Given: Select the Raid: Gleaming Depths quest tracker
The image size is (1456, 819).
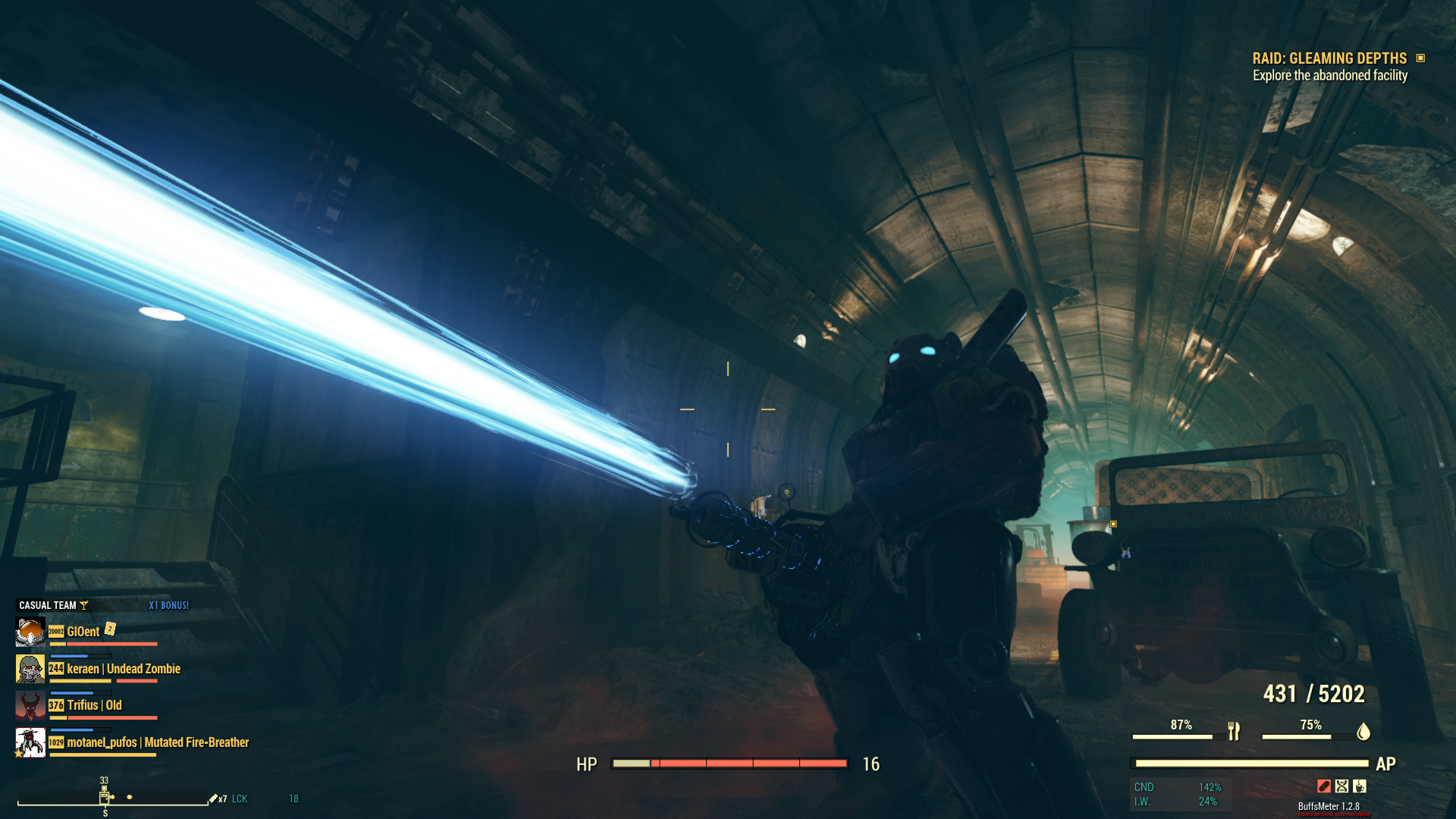Looking at the screenshot, I should 1329,58.
